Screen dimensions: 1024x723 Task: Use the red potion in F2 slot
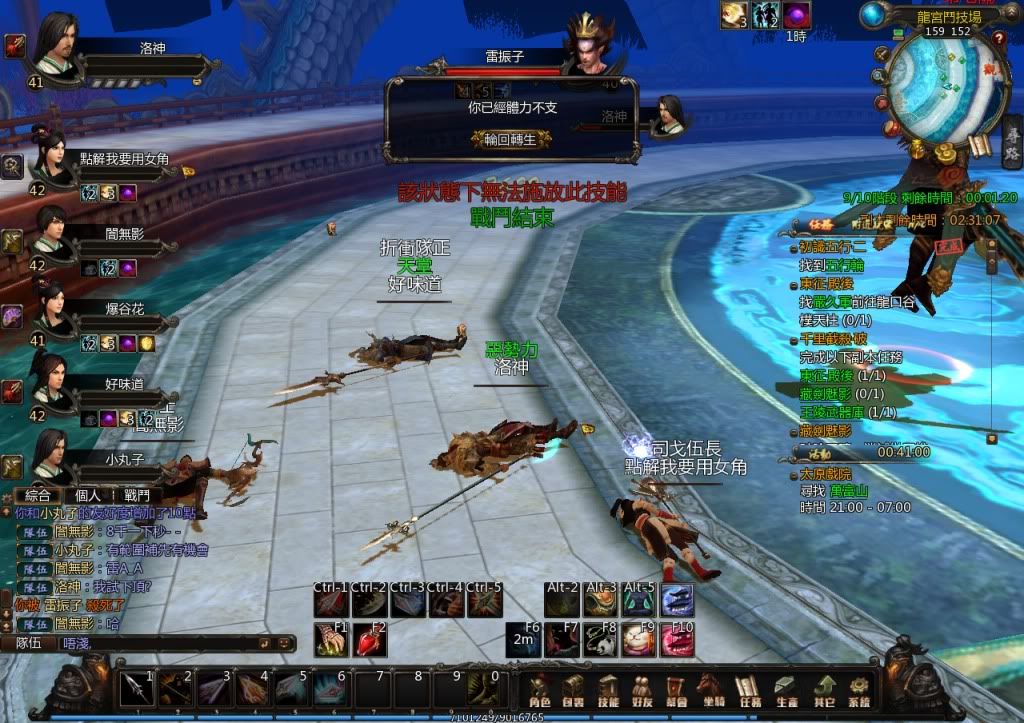(x=370, y=640)
